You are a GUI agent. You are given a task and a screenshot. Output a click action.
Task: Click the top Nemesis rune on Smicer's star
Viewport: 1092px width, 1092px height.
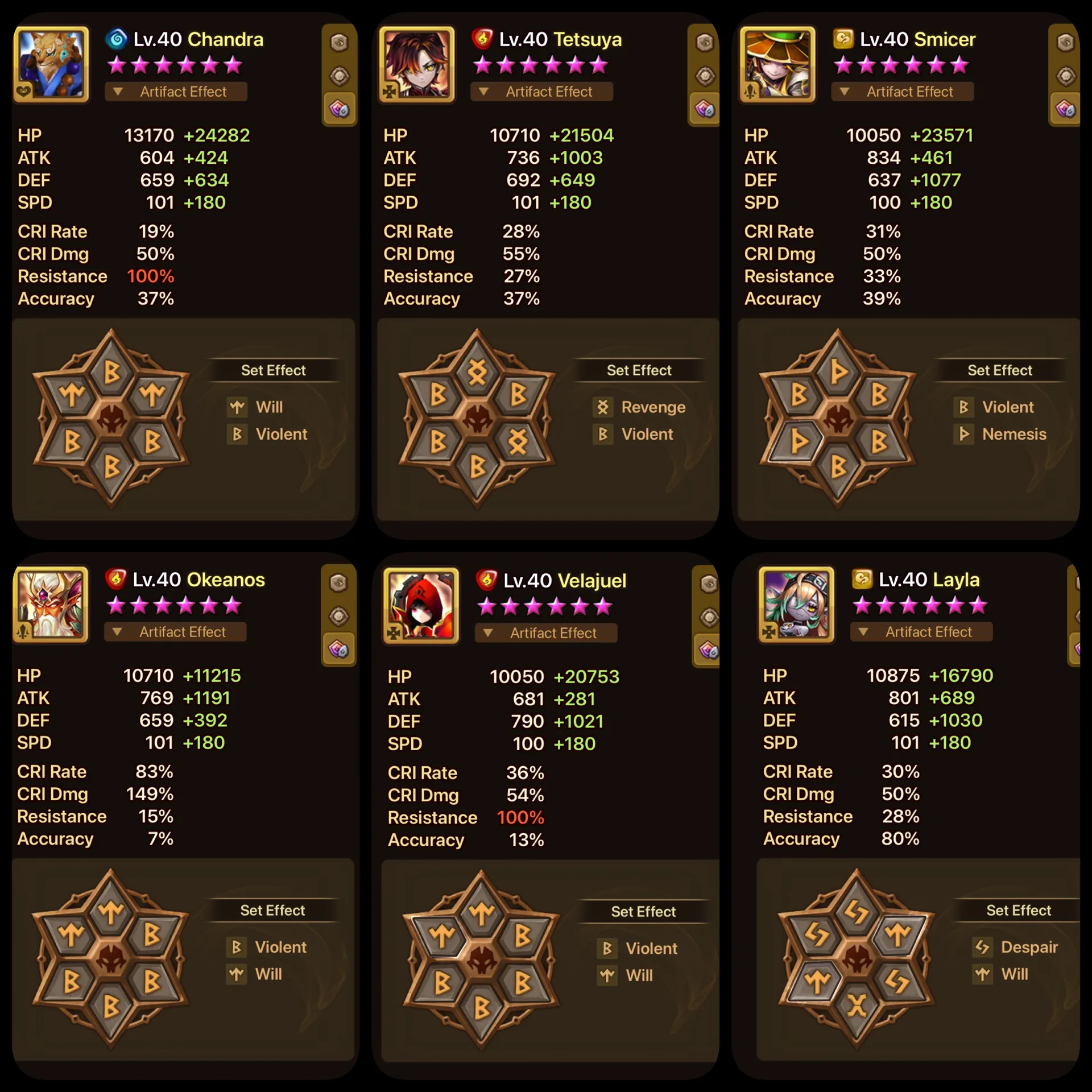838,372
